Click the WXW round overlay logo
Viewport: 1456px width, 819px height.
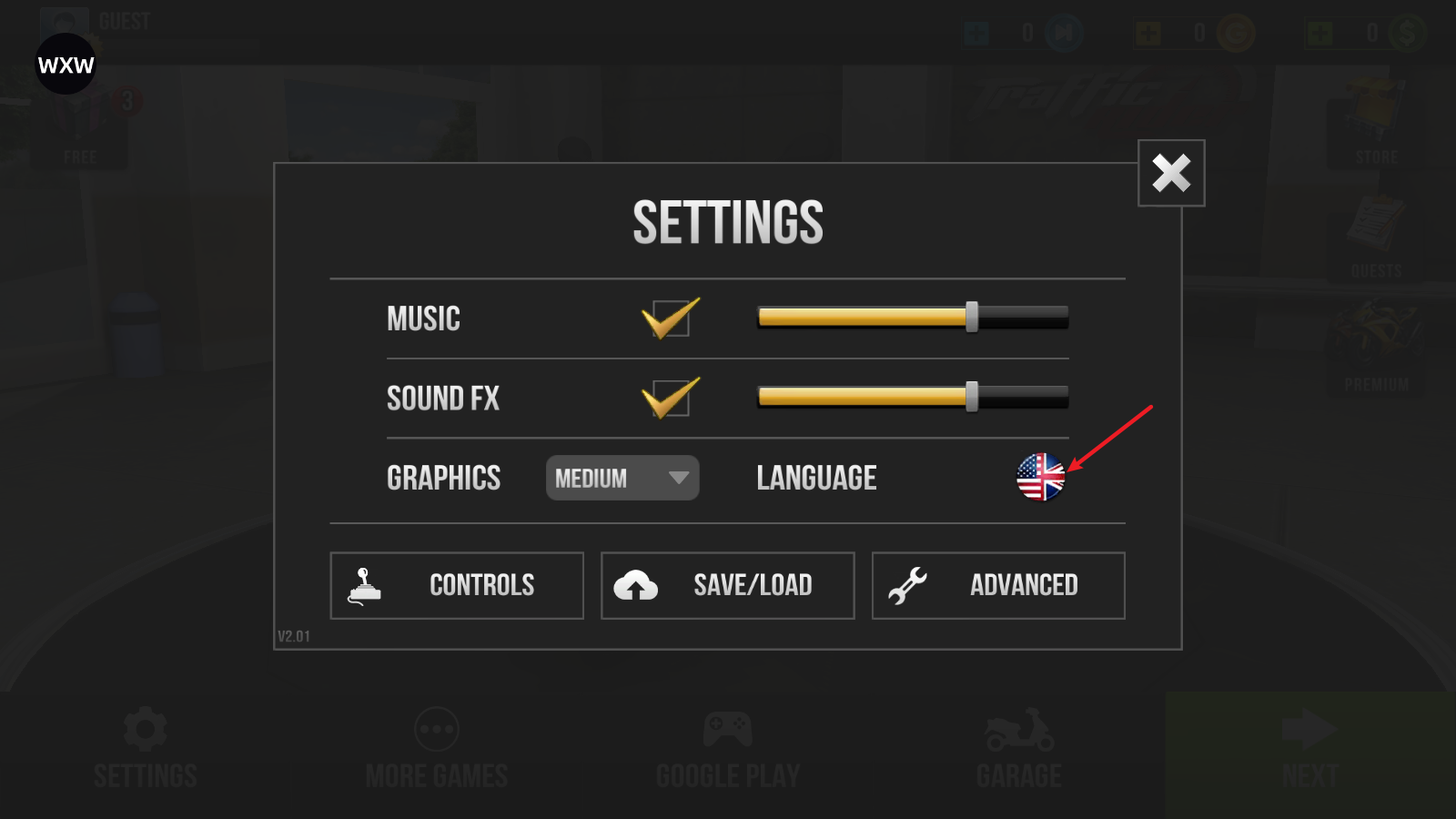pos(66,65)
